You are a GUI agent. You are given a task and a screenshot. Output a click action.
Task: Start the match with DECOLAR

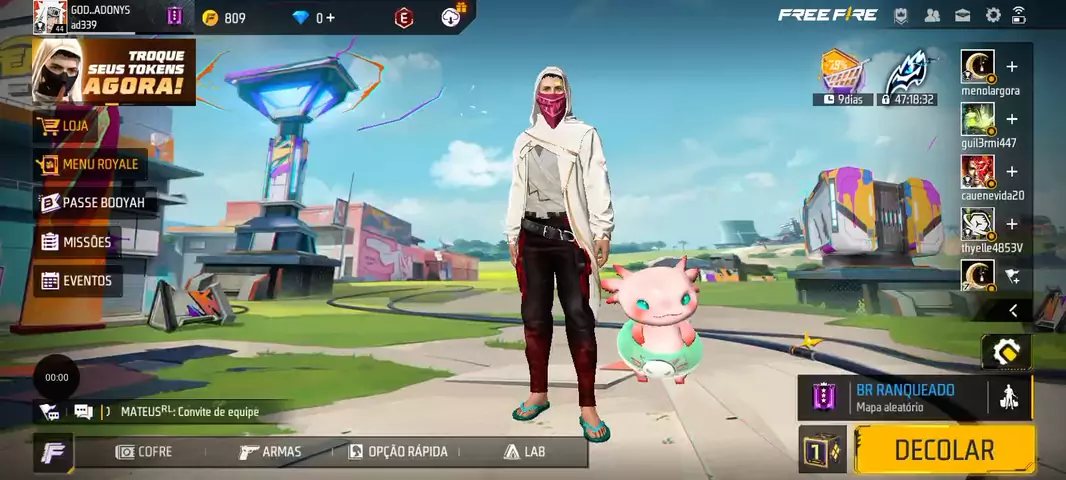coord(944,450)
